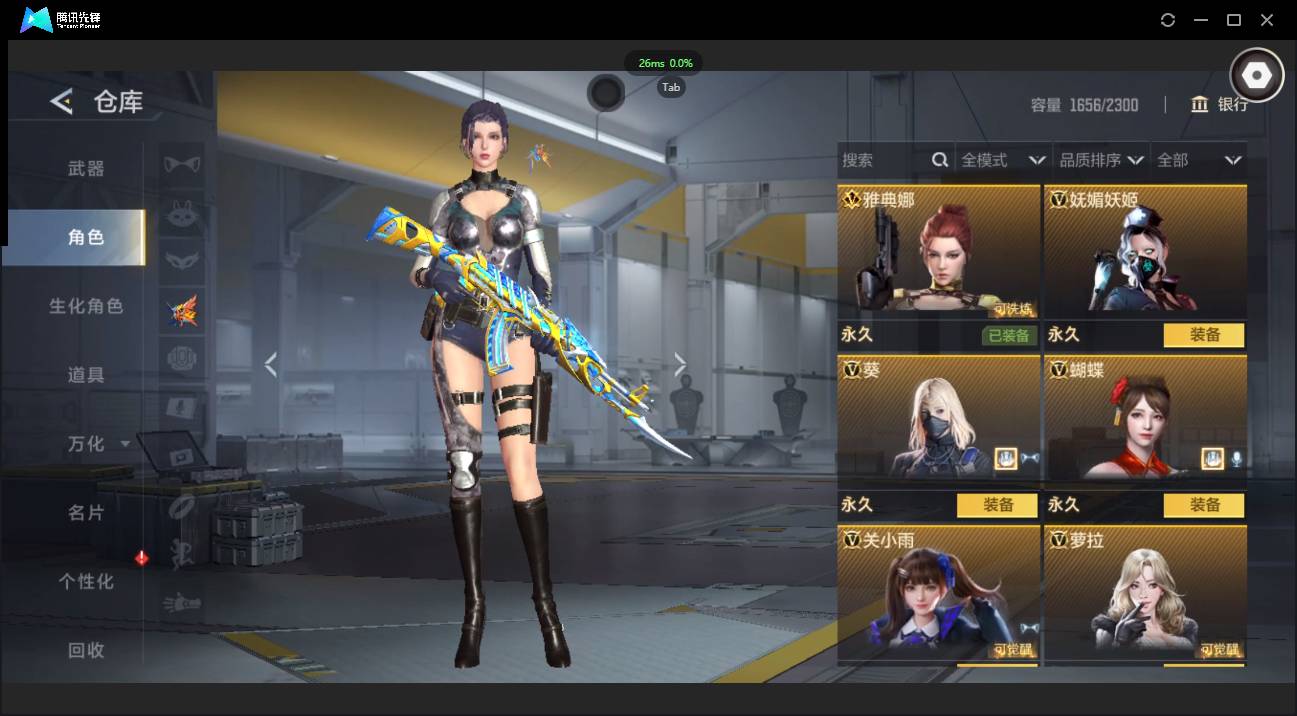
Task: Open the 银行 bank
Action: click(1220, 104)
